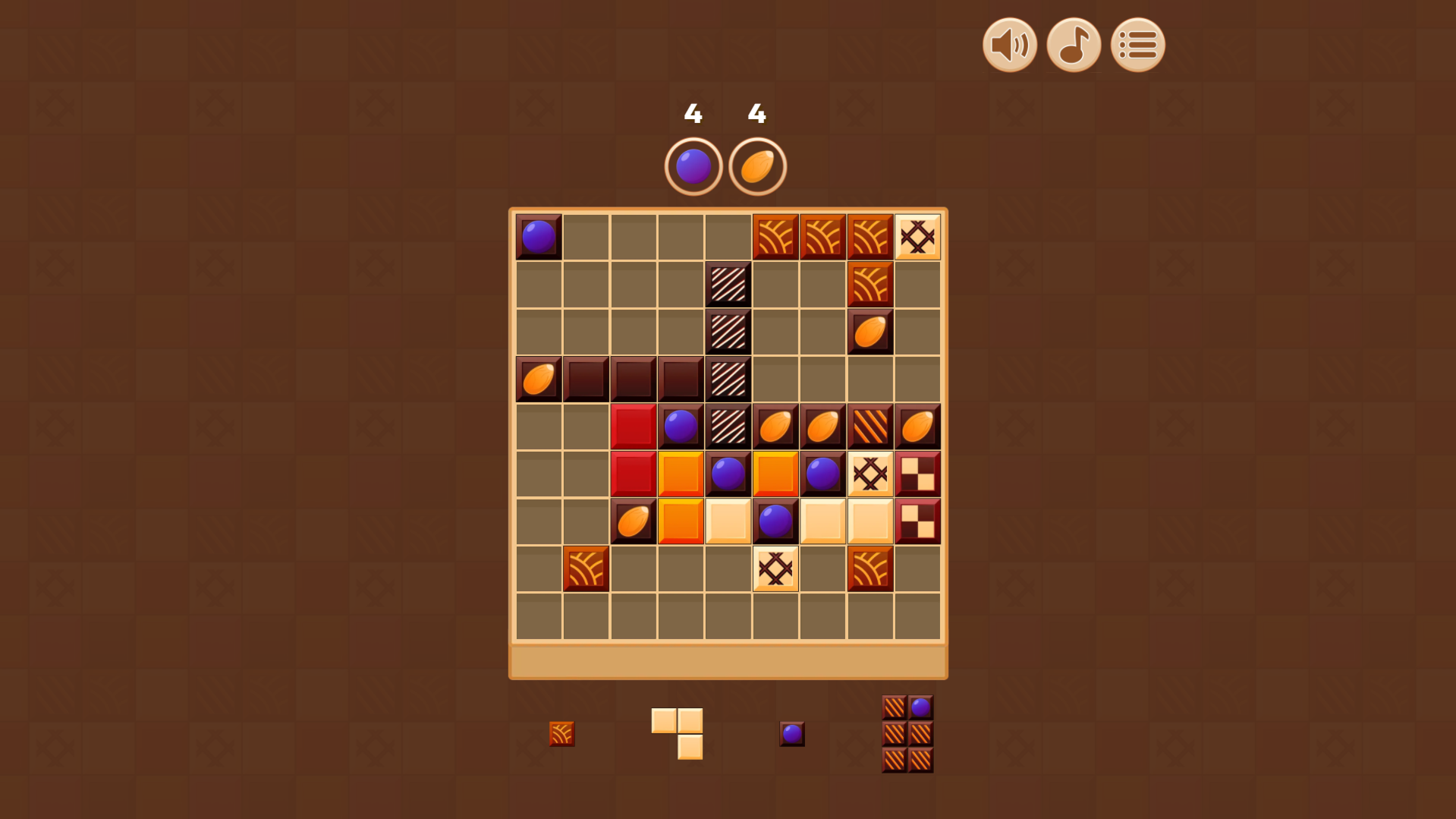The width and height of the screenshot is (1456, 819).
Task: Select the L-shaped cream piece in the tray
Action: pos(677,733)
